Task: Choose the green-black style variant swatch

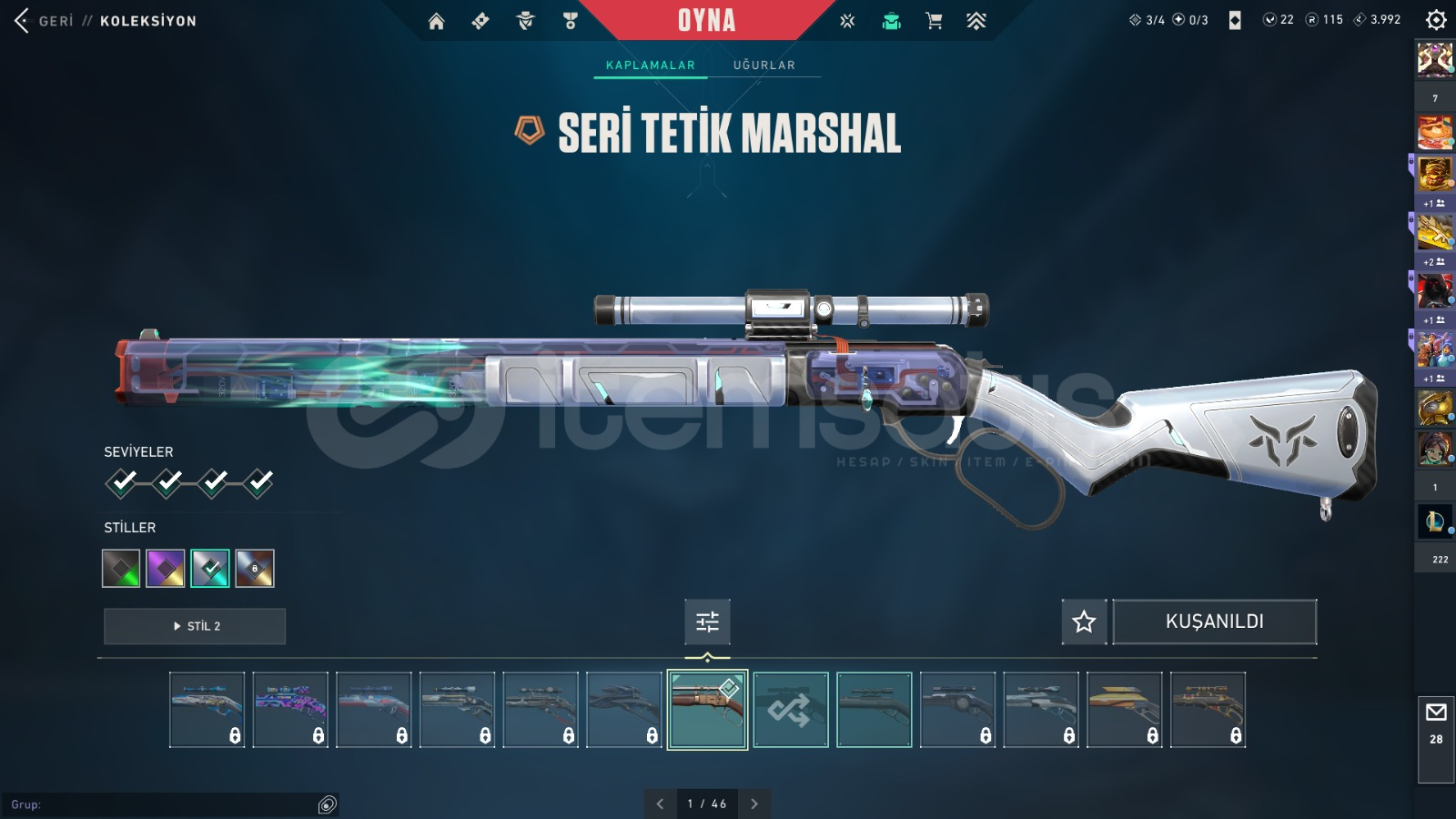Action: tap(121, 569)
